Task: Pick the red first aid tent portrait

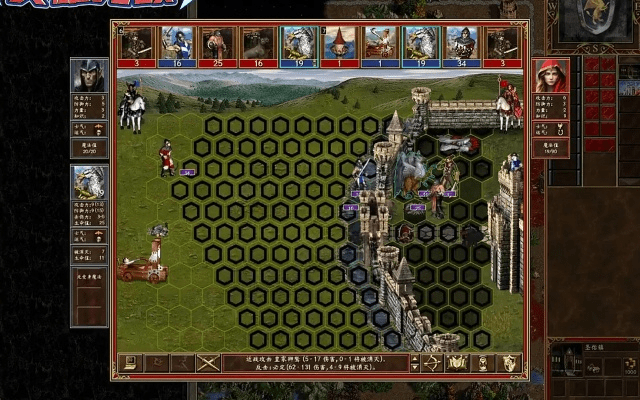Action: pos(339,44)
